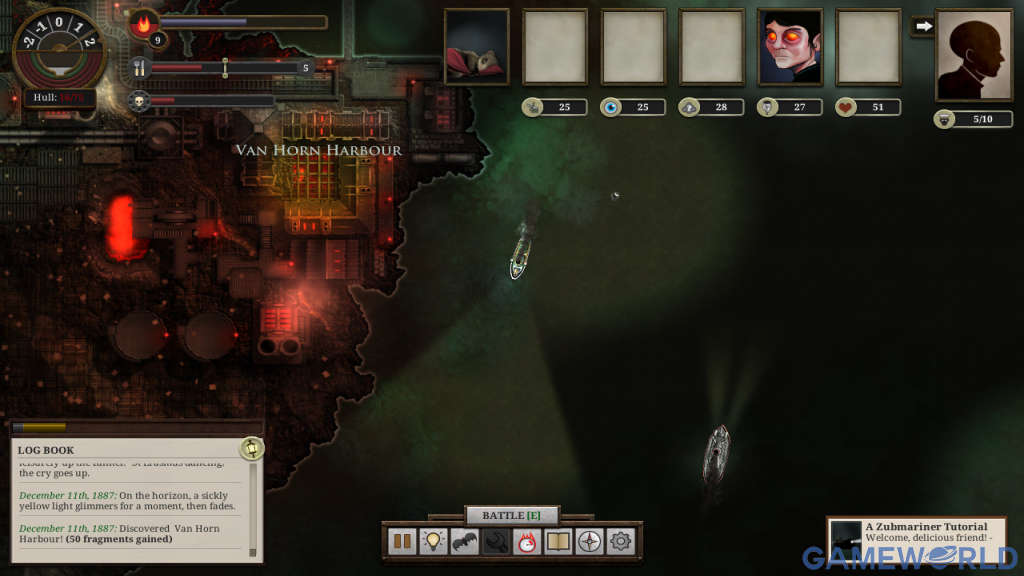Click the log book lantern icon
The width and height of the screenshot is (1024, 576).
pyautogui.click(x=252, y=448)
